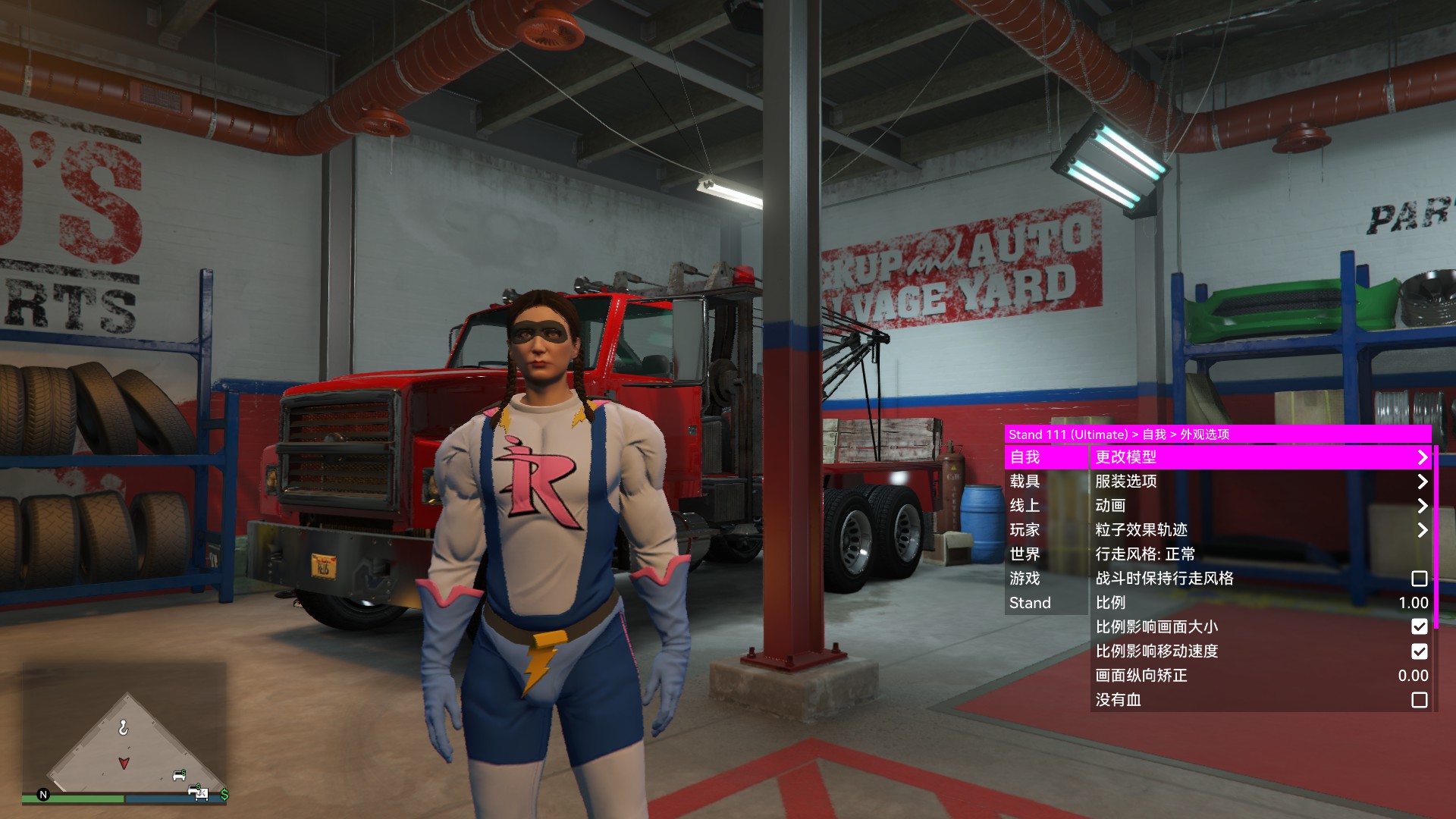Switch to the 线上 online tab
This screenshot has width=1456, height=819.
tap(1045, 506)
